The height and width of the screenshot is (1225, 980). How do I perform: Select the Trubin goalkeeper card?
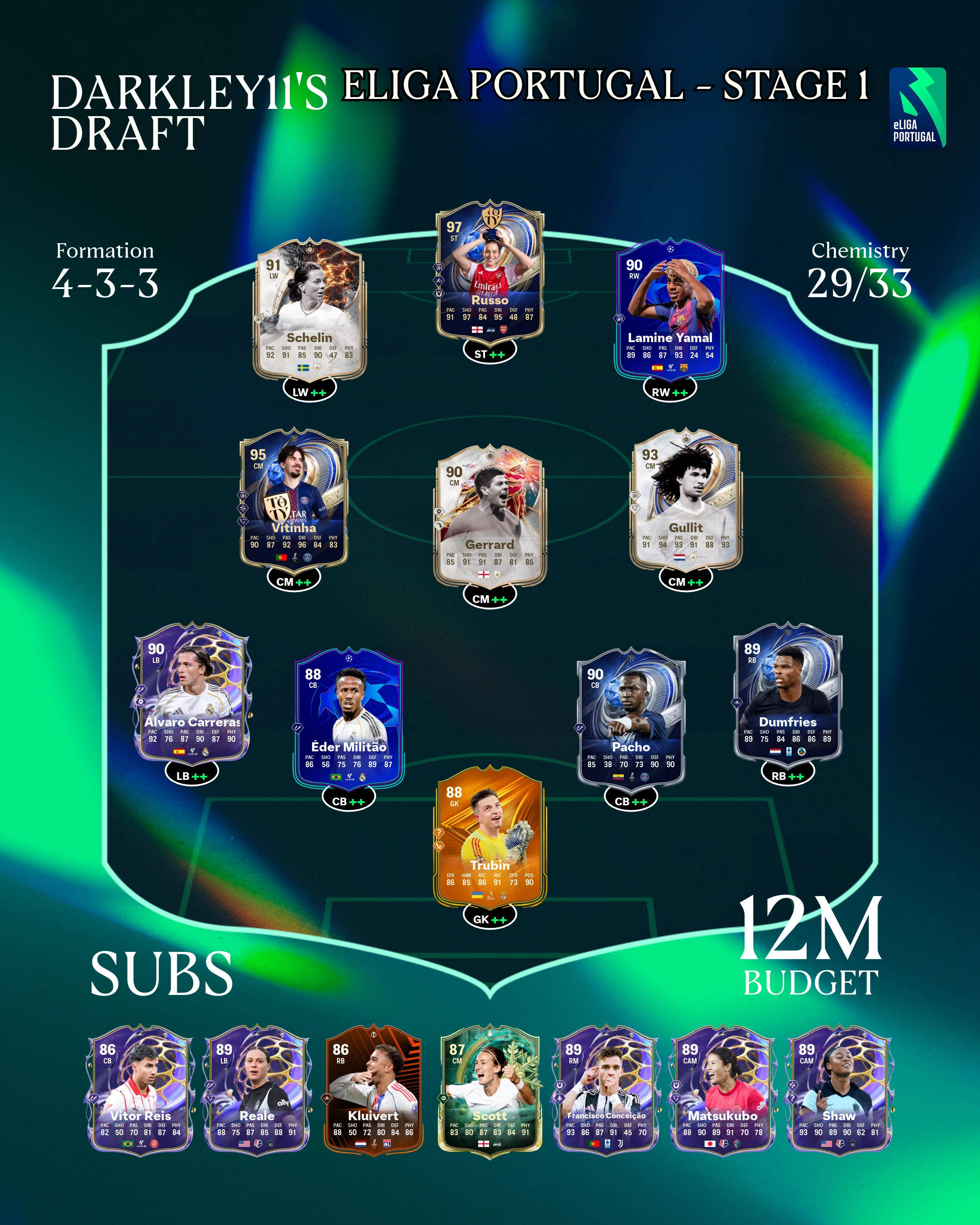pyautogui.click(x=490, y=840)
